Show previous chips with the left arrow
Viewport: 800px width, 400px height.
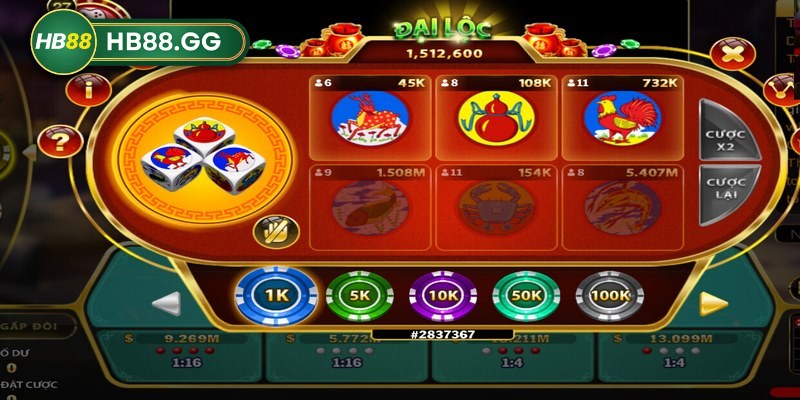pyautogui.click(x=166, y=303)
